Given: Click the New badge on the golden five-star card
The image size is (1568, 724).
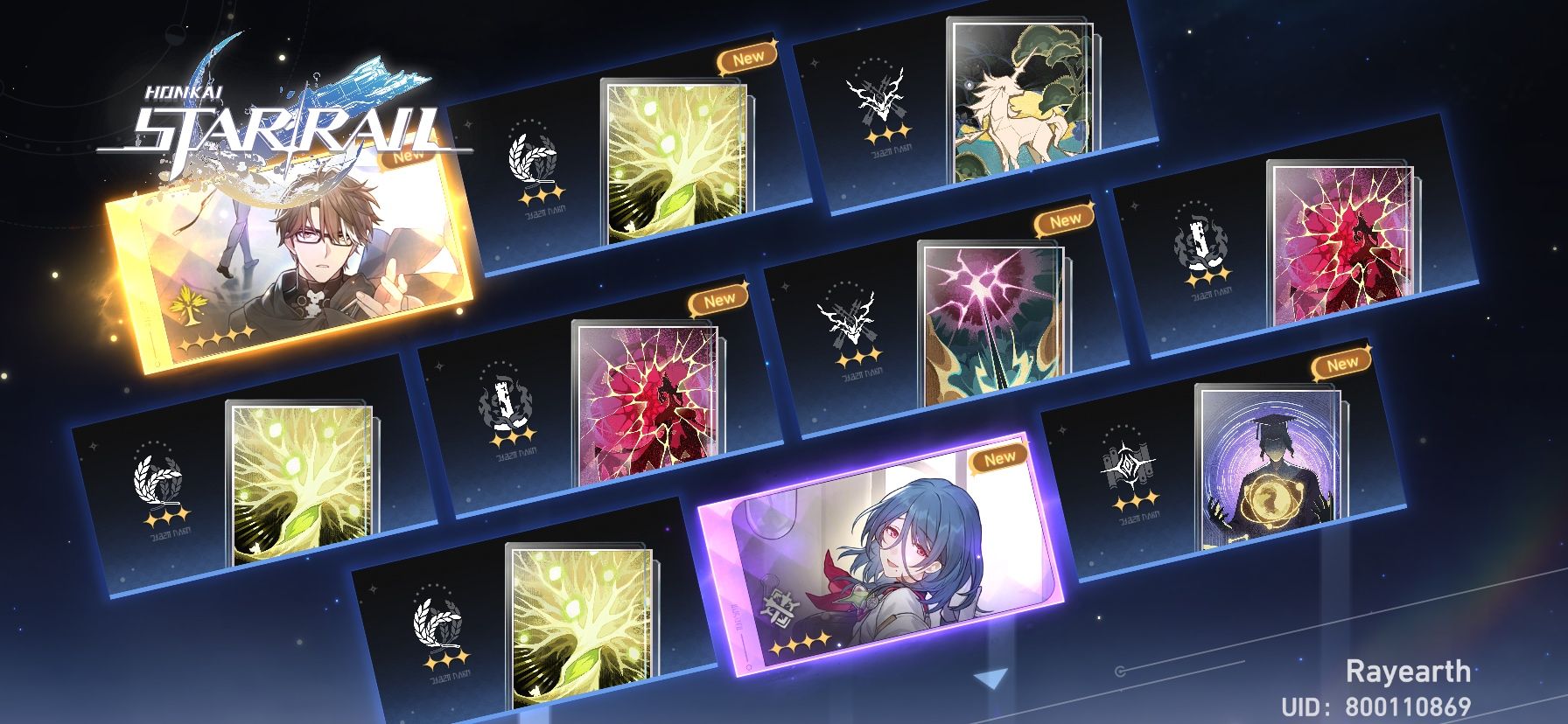Looking at the screenshot, I should (x=407, y=157).
